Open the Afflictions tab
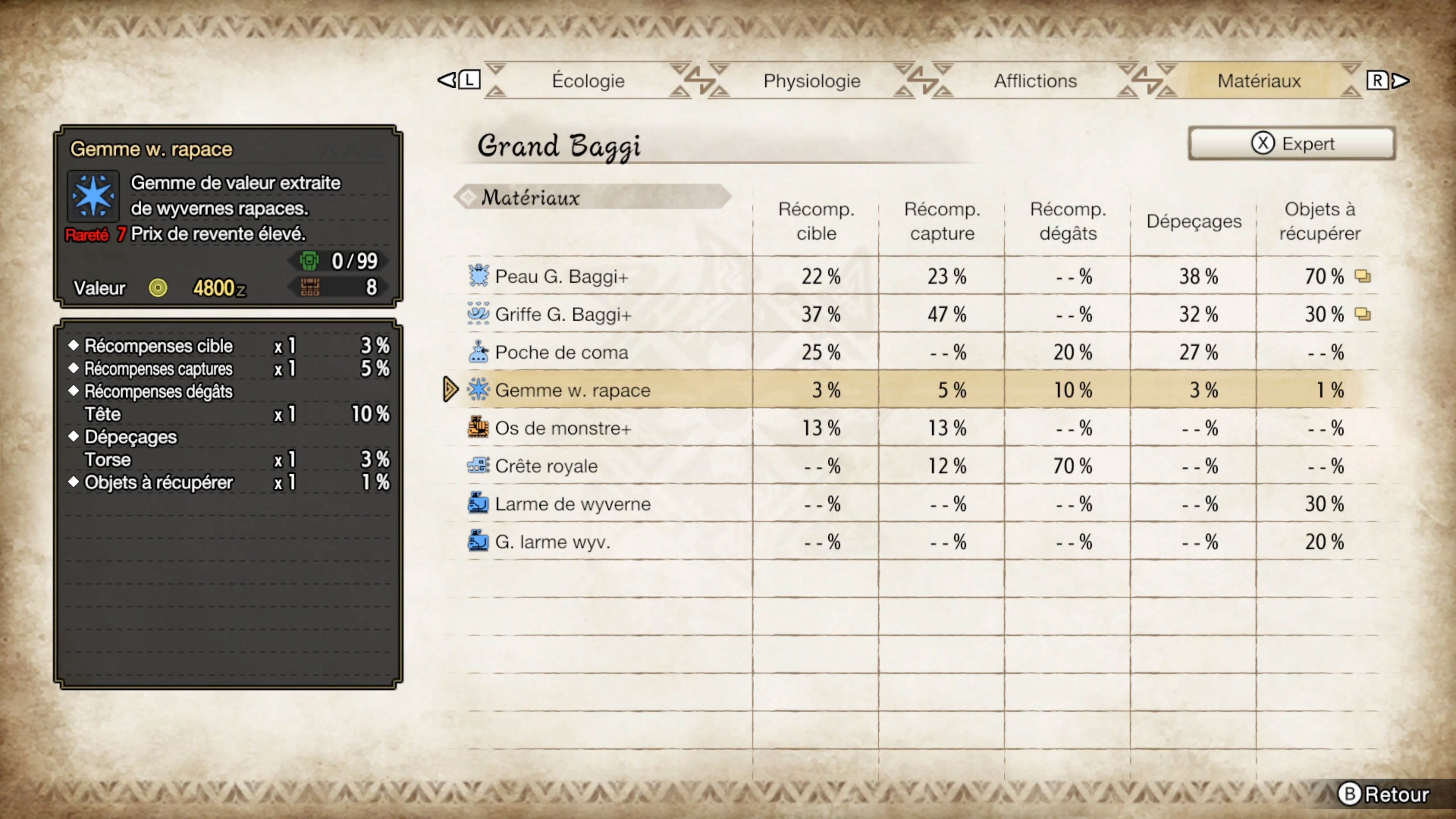 pyautogui.click(x=1034, y=80)
